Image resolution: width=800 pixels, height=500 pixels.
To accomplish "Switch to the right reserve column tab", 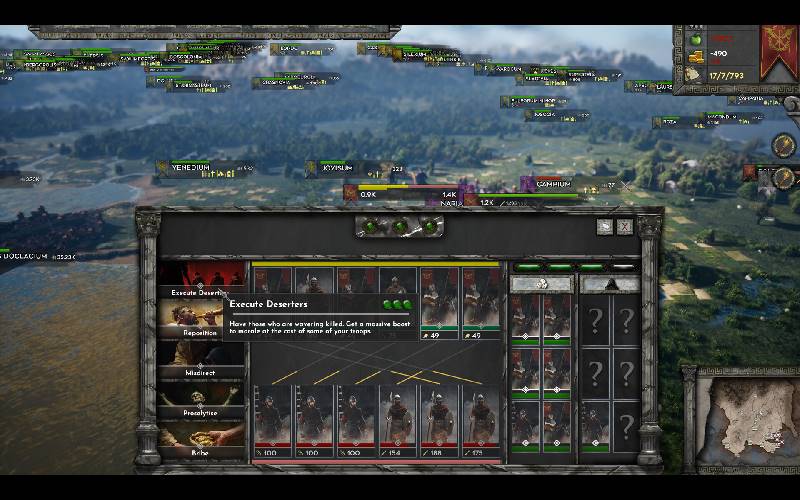I will pos(611,284).
